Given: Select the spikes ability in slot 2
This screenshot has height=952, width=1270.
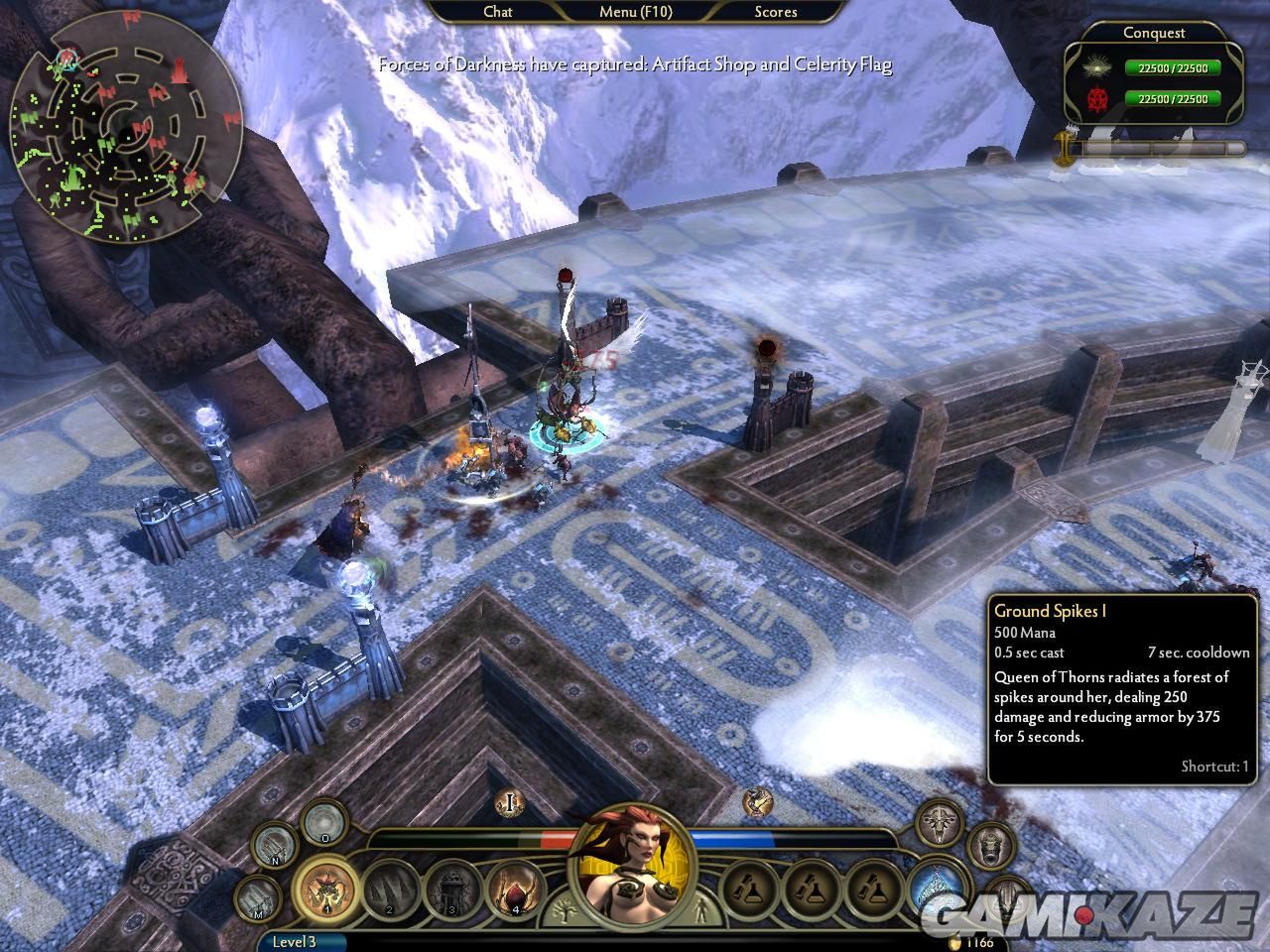Looking at the screenshot, I should (390, 889).
